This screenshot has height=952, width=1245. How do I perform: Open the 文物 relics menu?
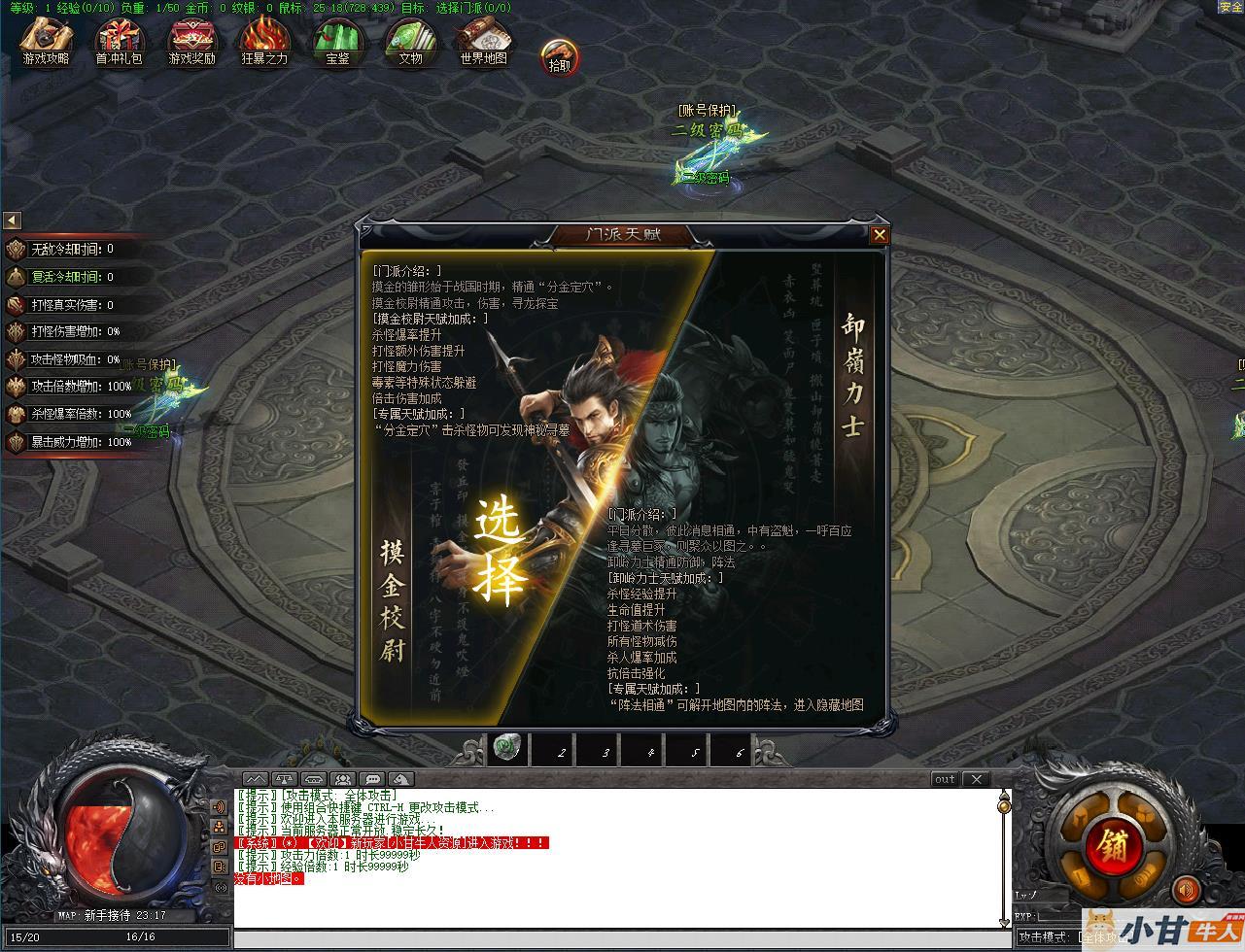point(410,44)
